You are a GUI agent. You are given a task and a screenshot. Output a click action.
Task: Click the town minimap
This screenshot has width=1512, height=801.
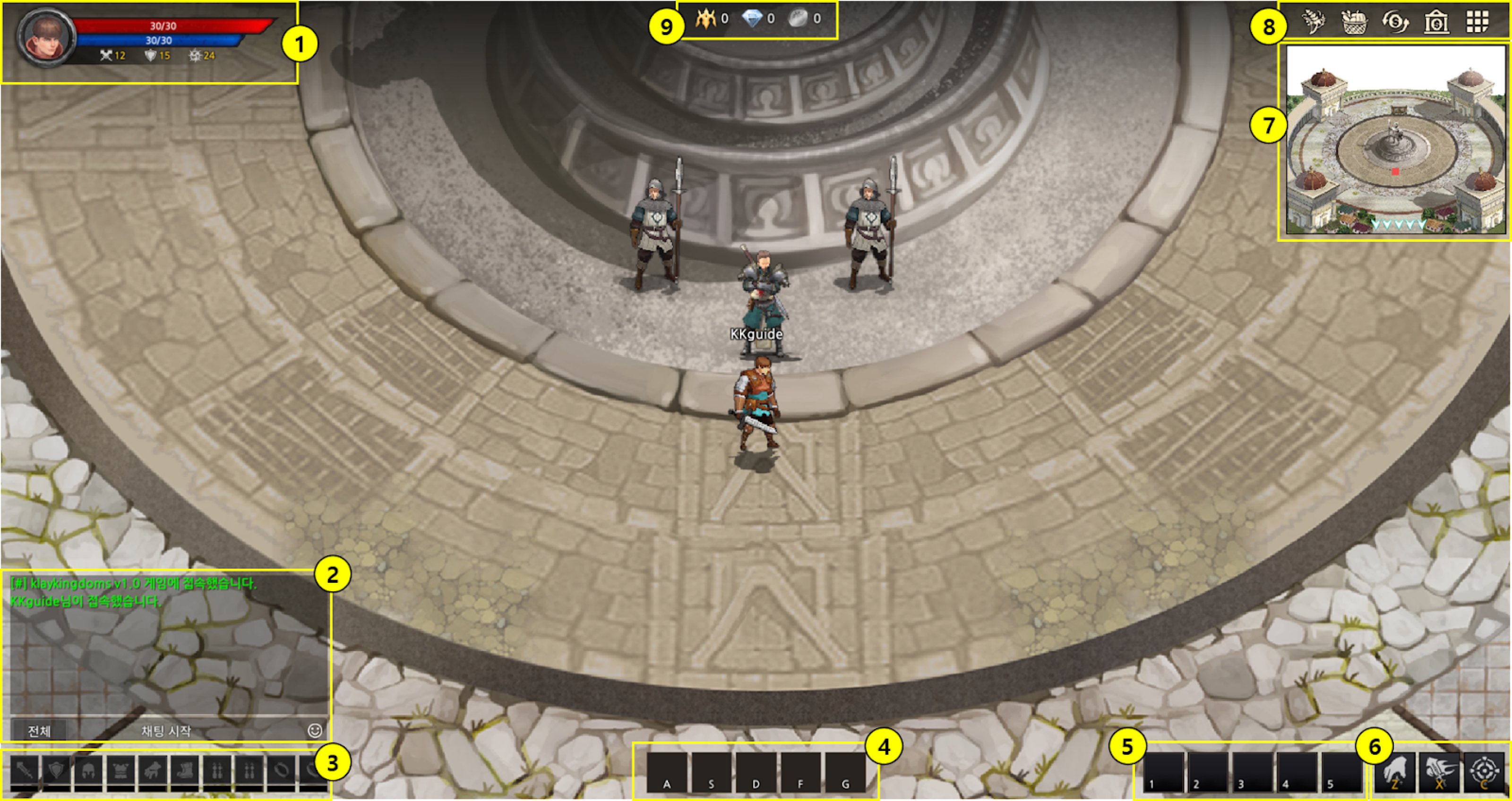[1396, 141]
